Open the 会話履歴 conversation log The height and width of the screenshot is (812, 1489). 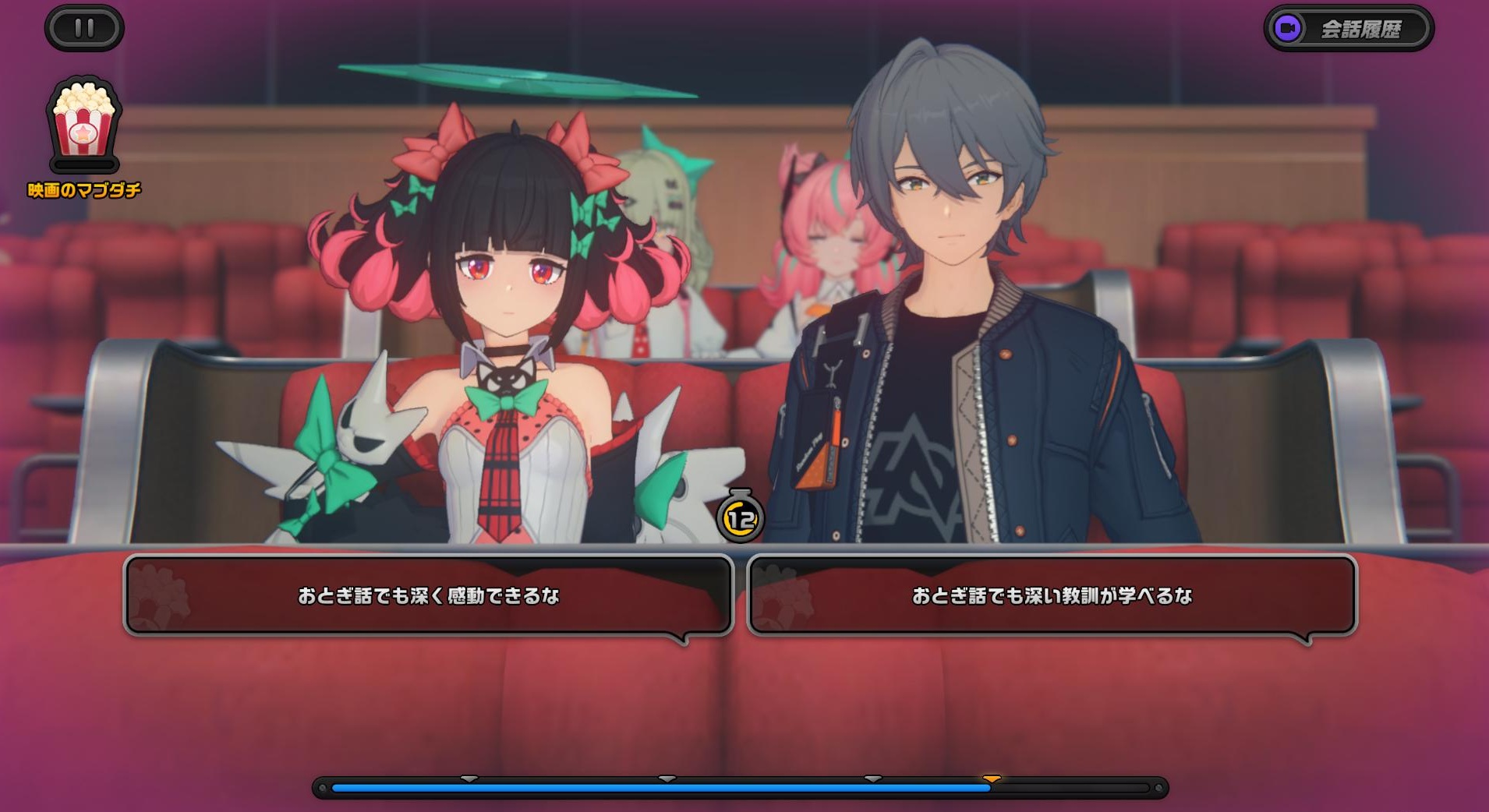coord(1349,29)
